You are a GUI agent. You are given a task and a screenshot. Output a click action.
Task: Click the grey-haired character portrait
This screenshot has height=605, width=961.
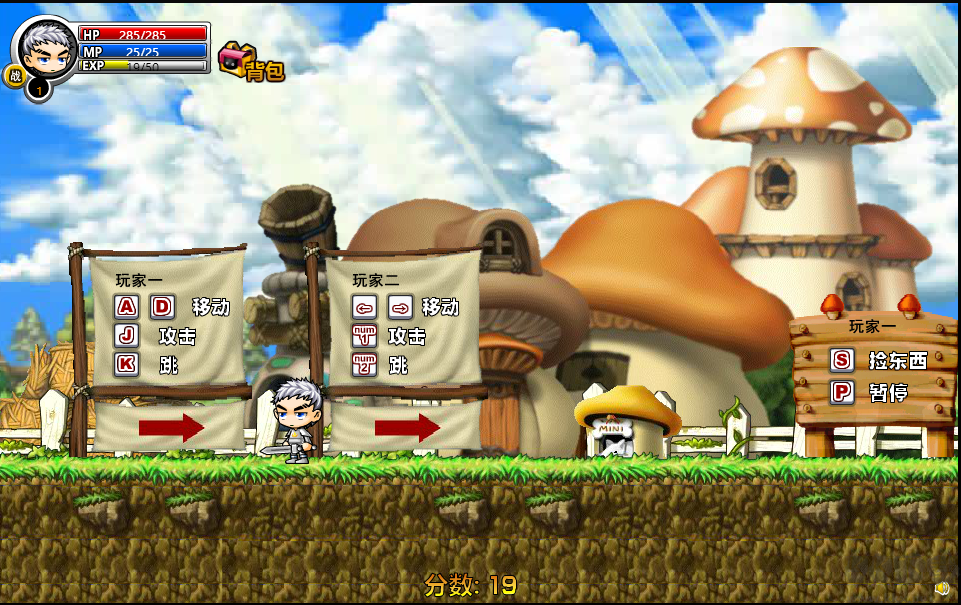click(46, 50)
